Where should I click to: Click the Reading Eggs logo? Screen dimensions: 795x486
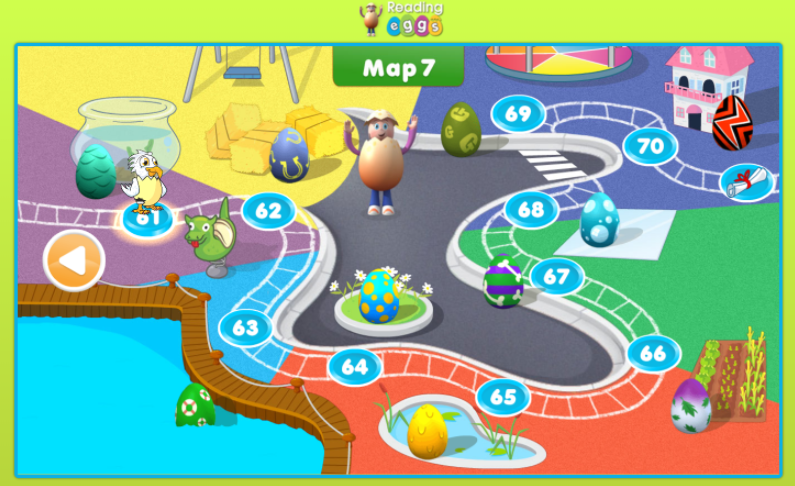click(x=401, y=18)
